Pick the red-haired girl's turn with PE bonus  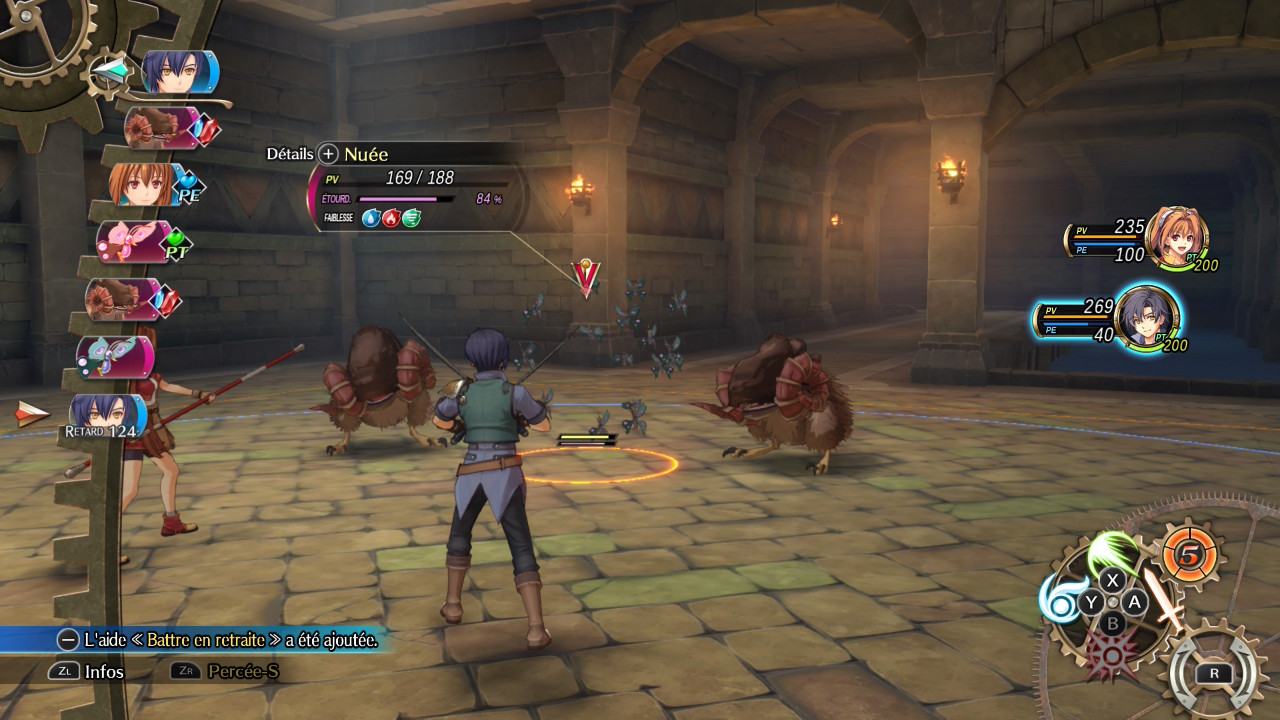tap(142, 185)
